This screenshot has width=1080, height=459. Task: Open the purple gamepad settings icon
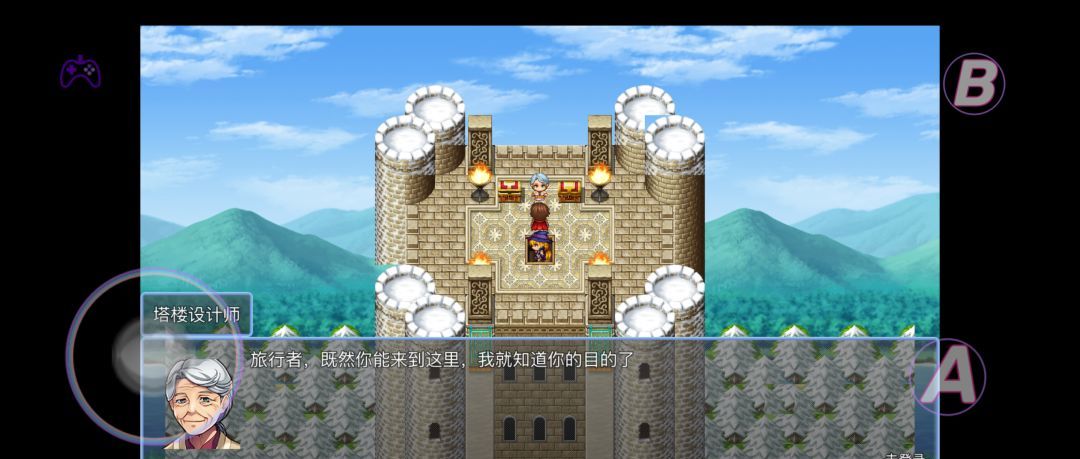click(x=80, y=72)
